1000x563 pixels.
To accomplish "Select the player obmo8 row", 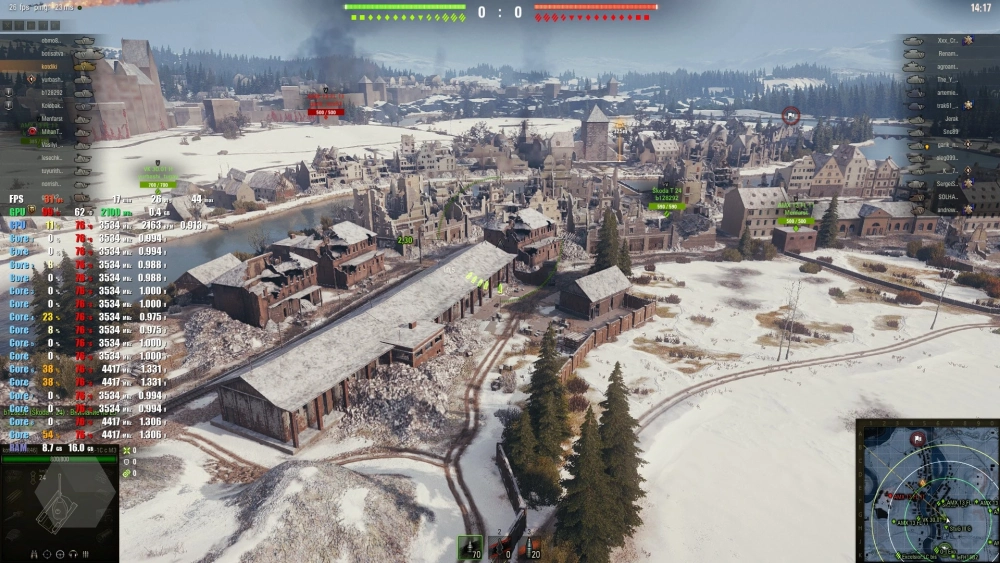I will (x=50, y=41).
